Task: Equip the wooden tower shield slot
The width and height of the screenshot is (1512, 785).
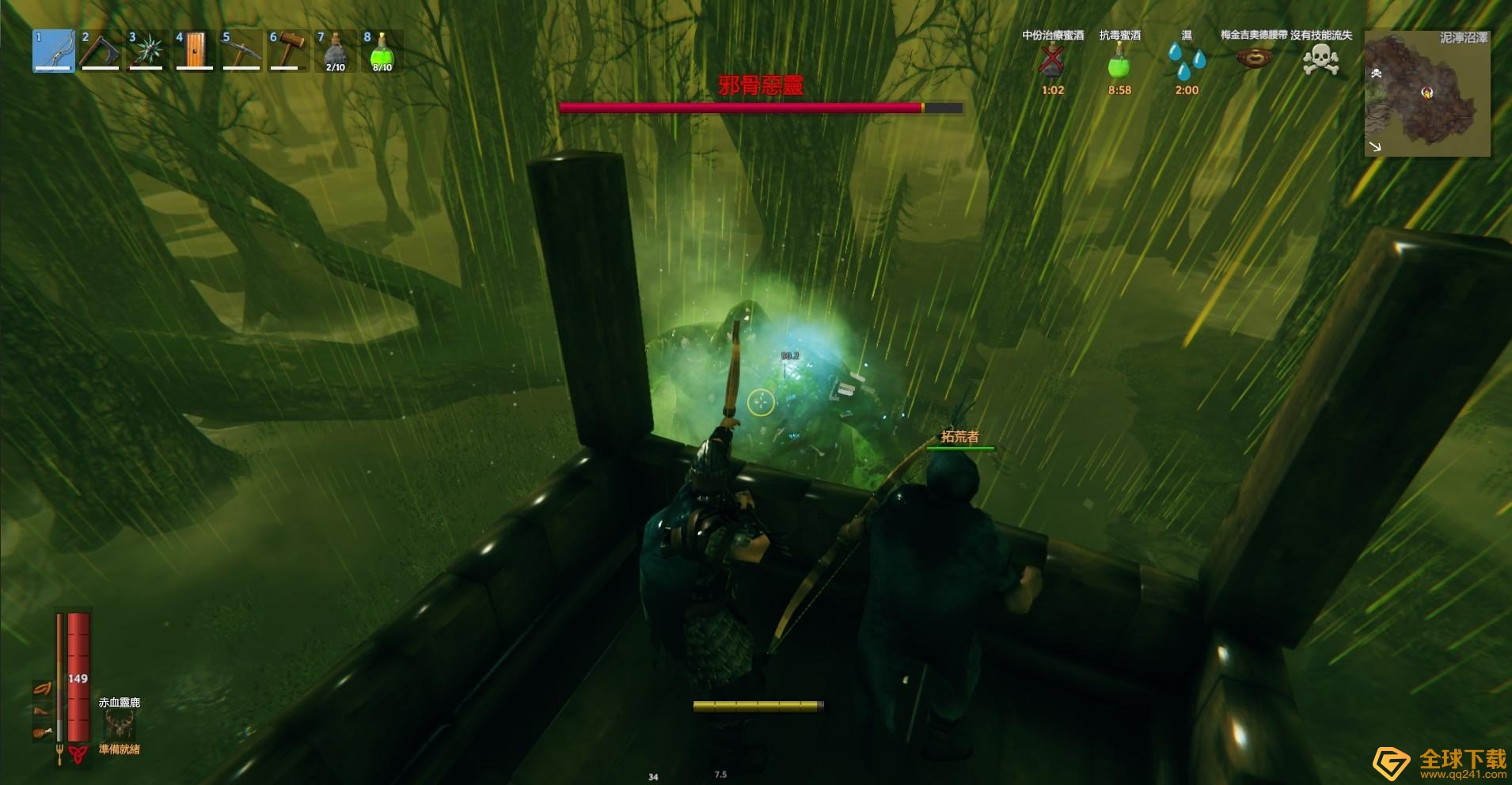Action: 194,51
